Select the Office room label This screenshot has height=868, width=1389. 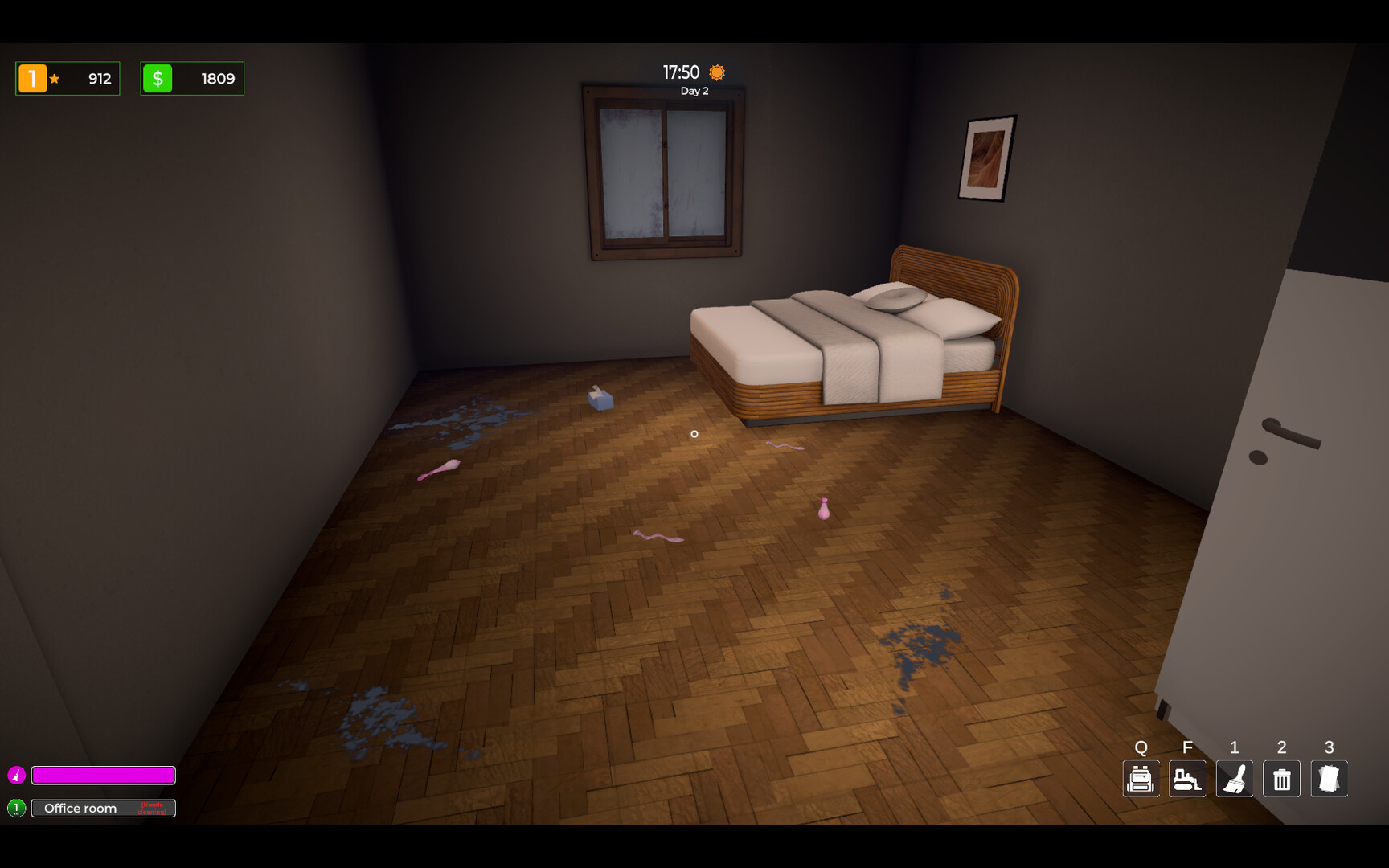[80, 808]
